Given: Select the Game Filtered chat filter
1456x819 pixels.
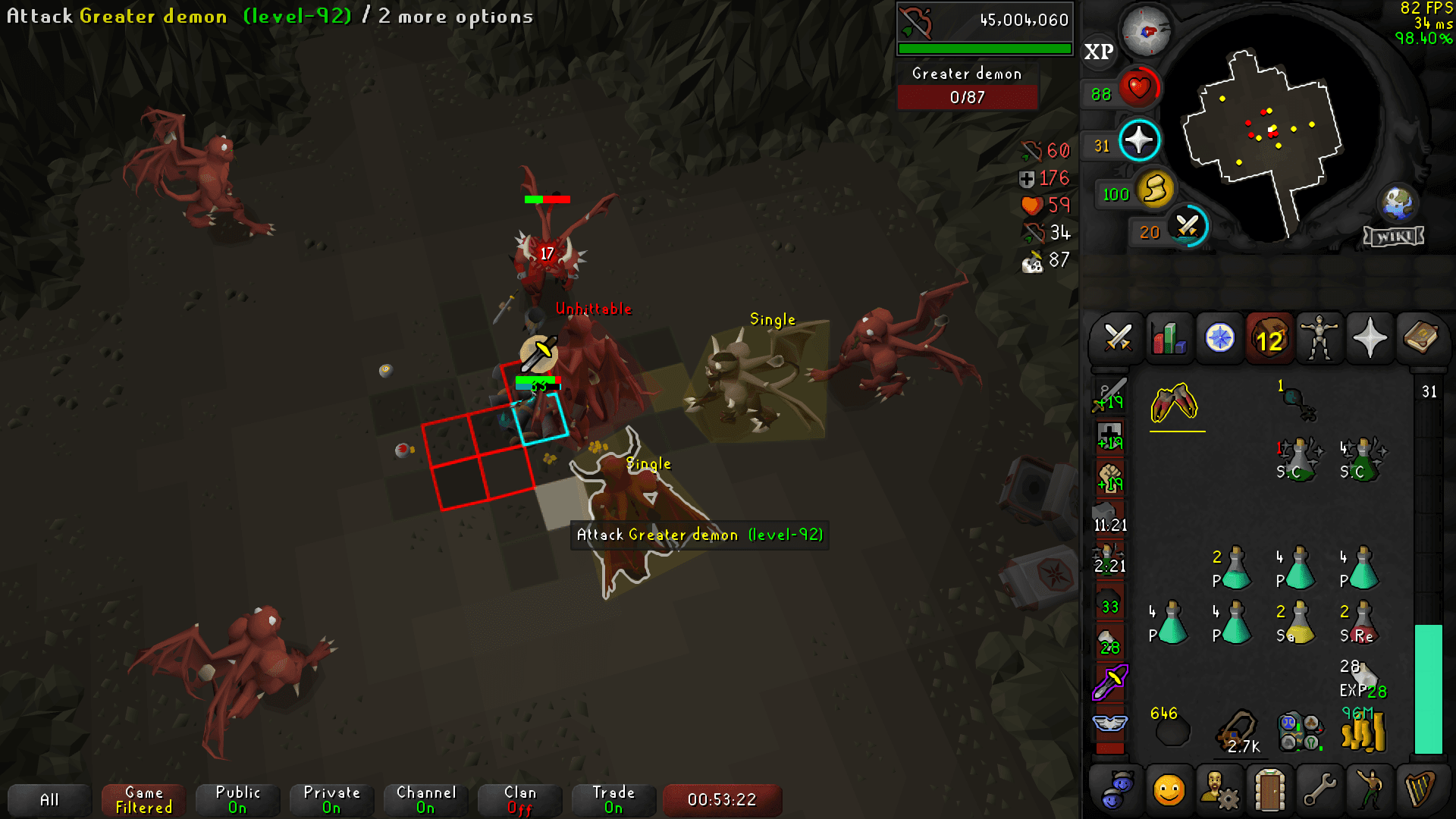Looking at the screenshot, I should coord(143,799).
